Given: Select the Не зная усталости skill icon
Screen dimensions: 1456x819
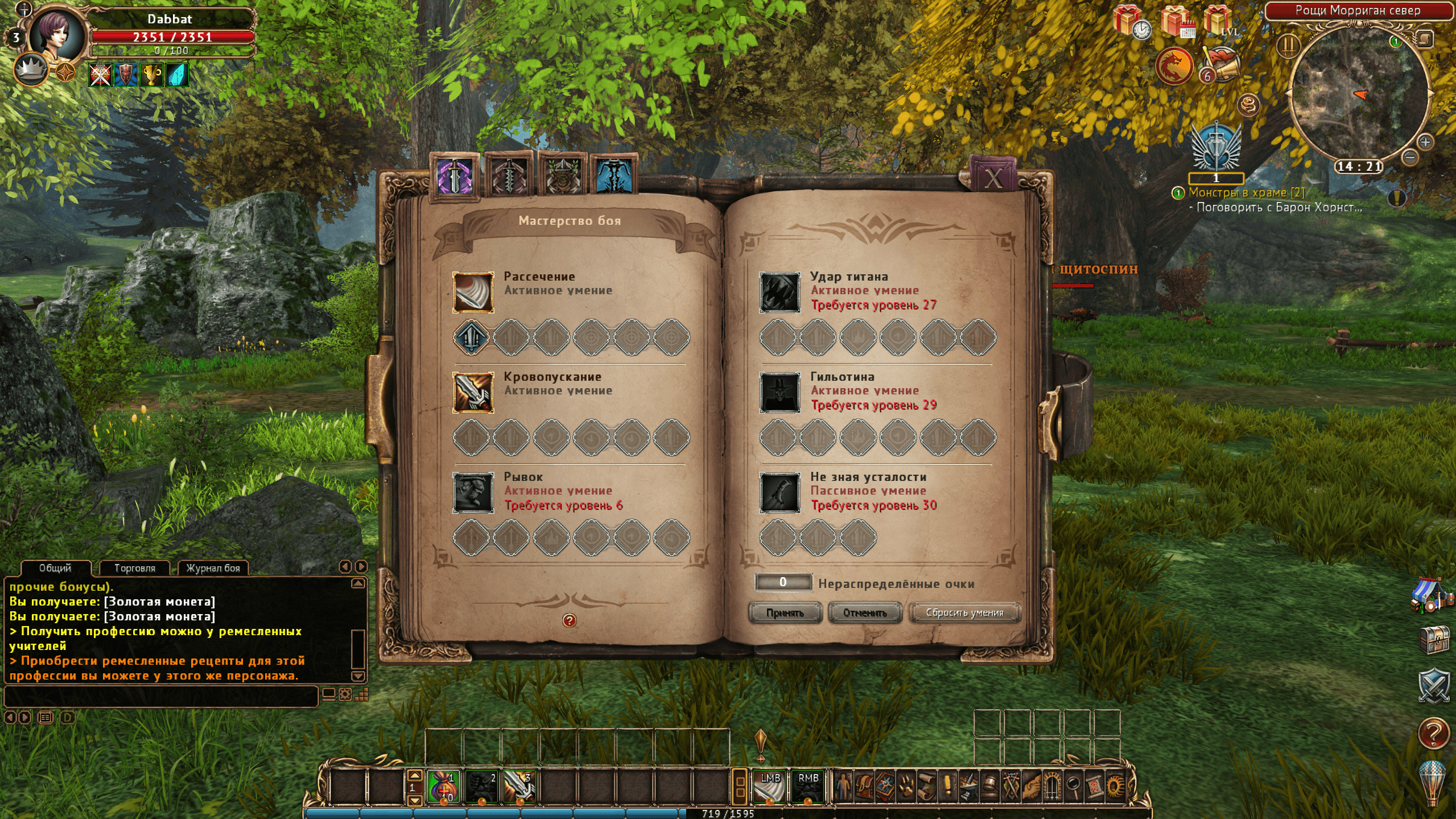Looking at the screenshot, I should point(779,493).
